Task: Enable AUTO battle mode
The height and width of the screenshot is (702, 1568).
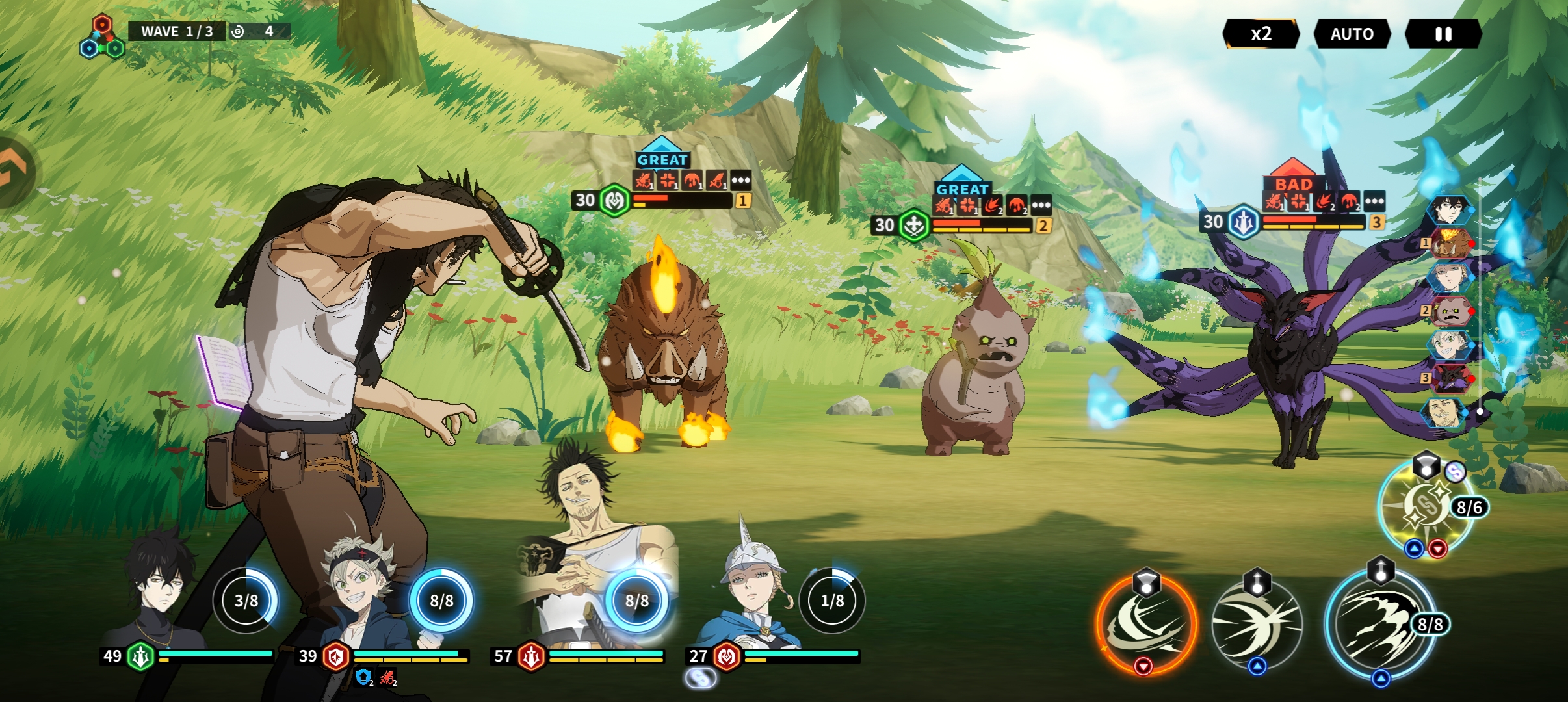Action: point(1352,34)
